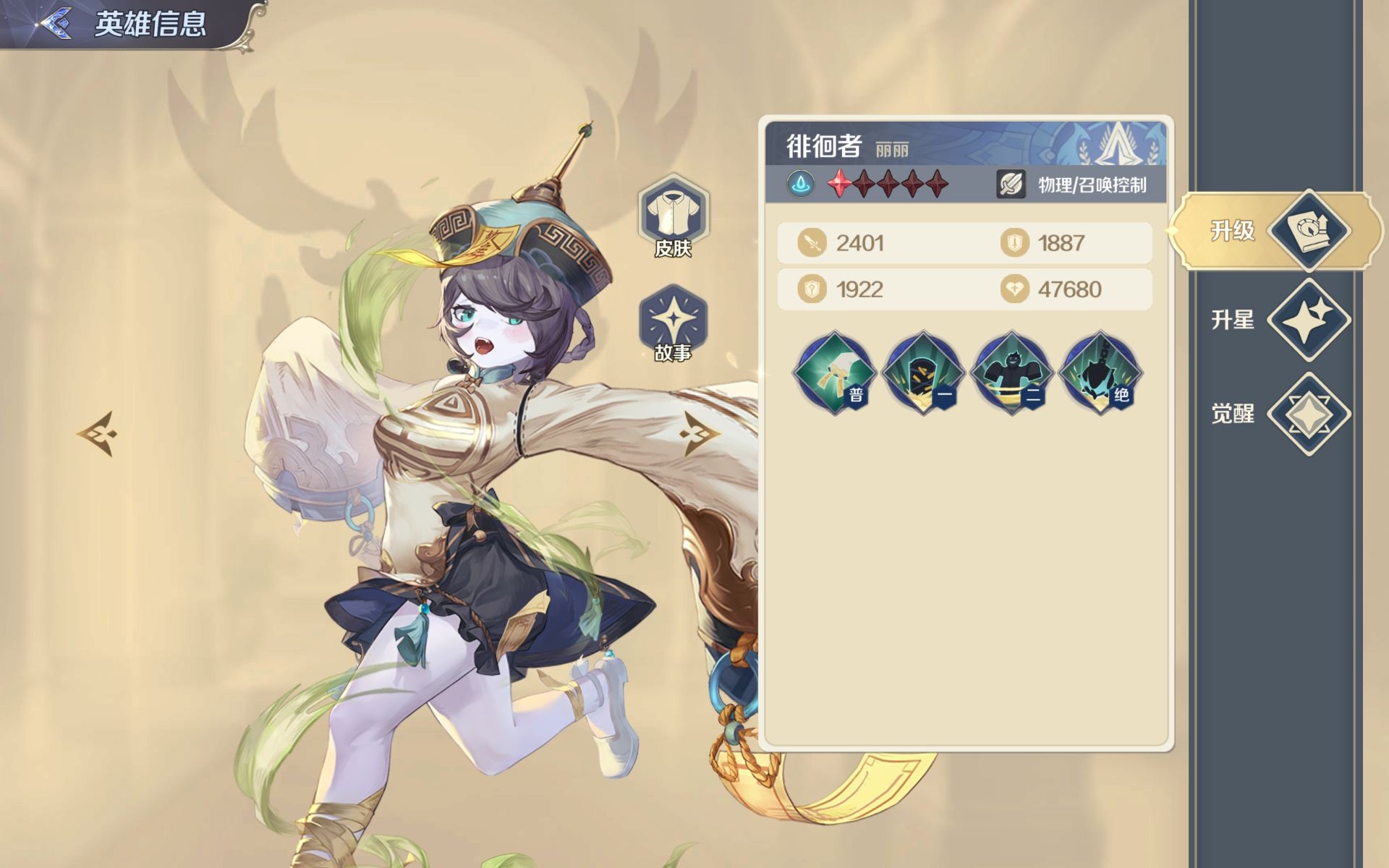View the 一 first skill icon
The width and height of the screenshot is (1389, 868).
pyautogui.click(x=923, y=373)
